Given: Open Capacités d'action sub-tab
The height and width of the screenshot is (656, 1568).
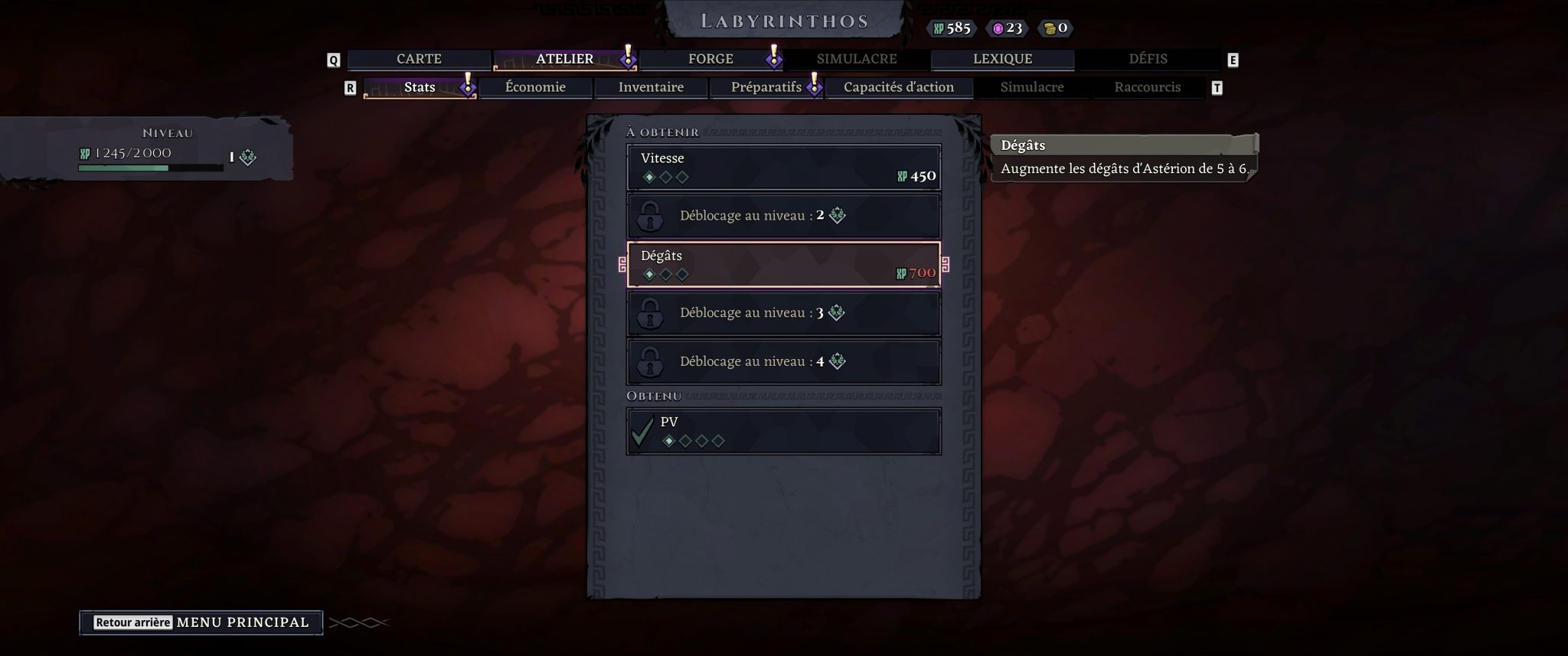Looking at the screenshot, I should (898, 87).
